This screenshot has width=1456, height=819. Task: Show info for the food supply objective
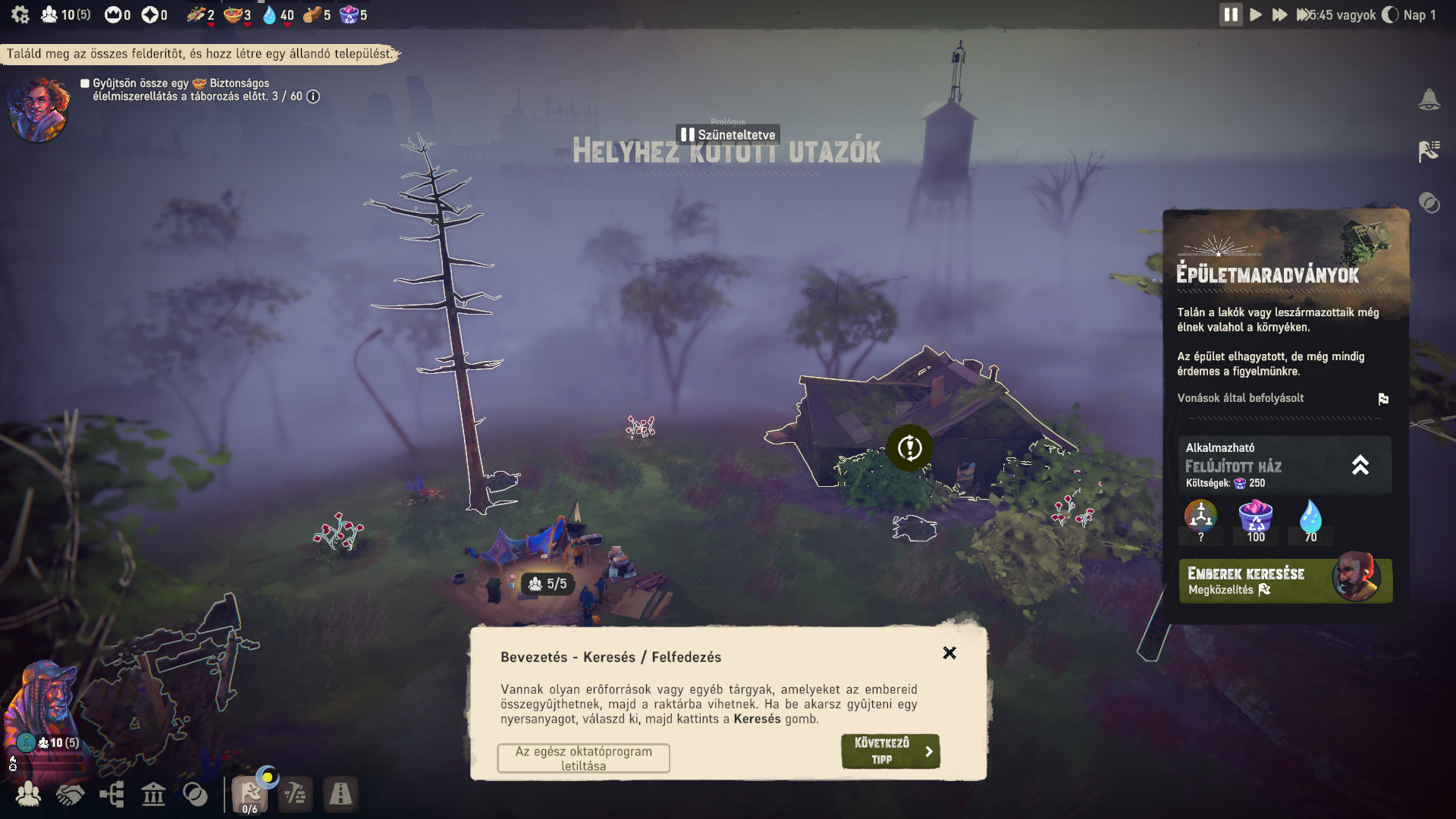[313, 97]
